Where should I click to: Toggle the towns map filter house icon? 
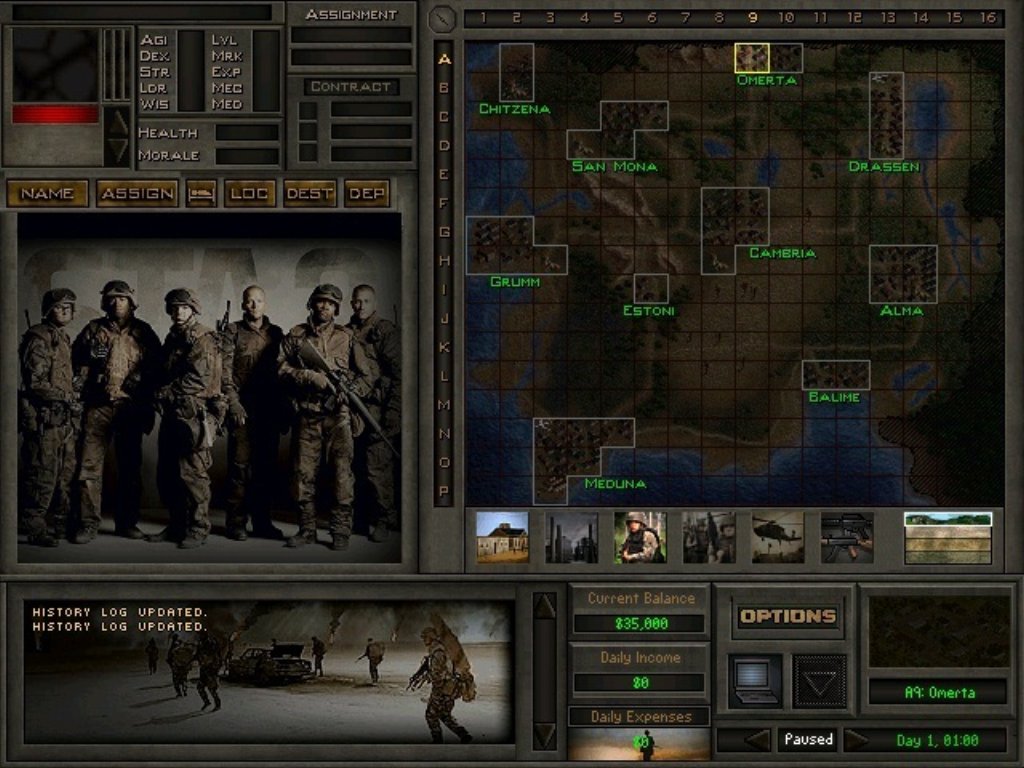click(x=502, y=538)
